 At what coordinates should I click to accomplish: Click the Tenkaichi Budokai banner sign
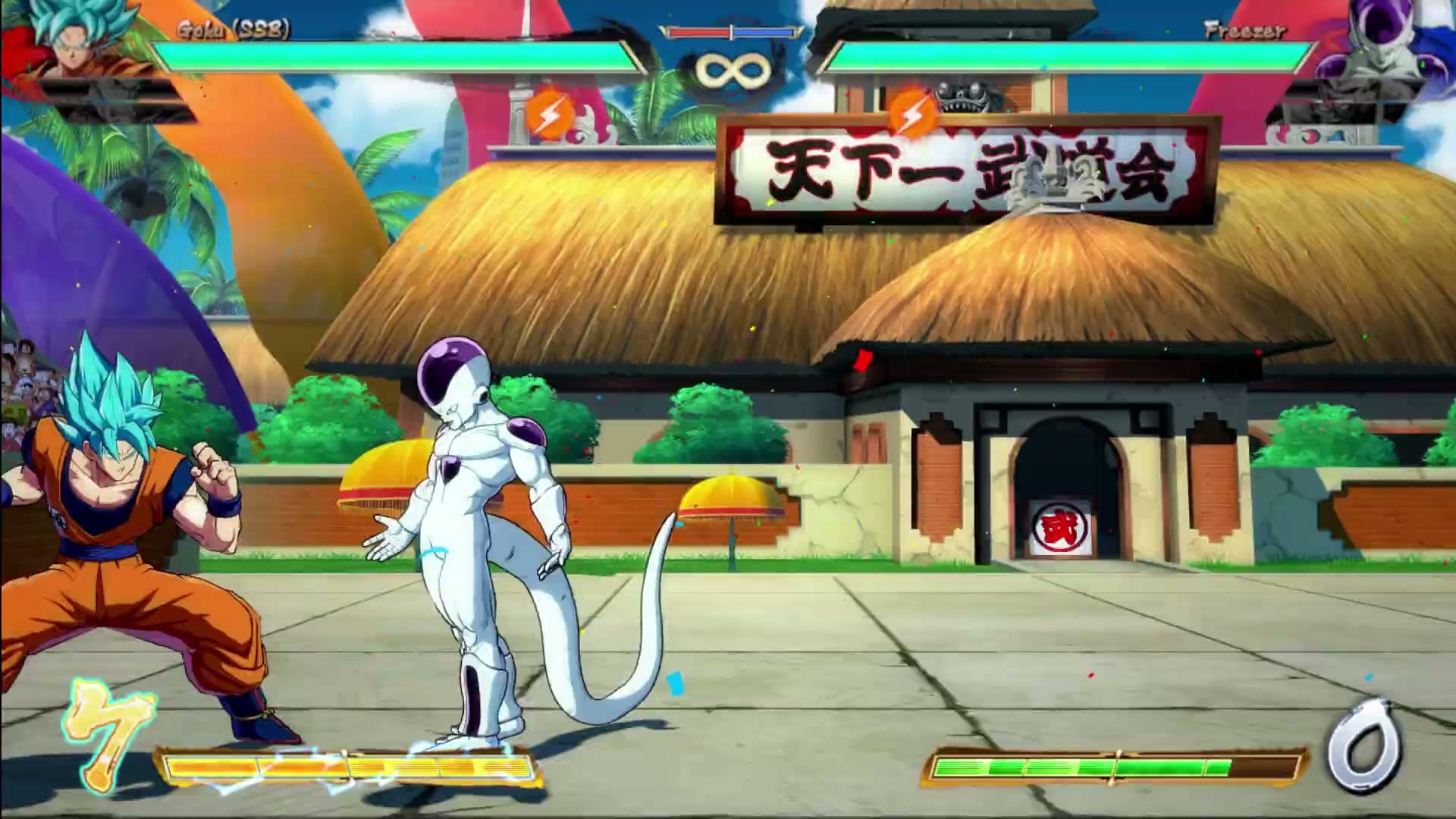tap(971, 173)
